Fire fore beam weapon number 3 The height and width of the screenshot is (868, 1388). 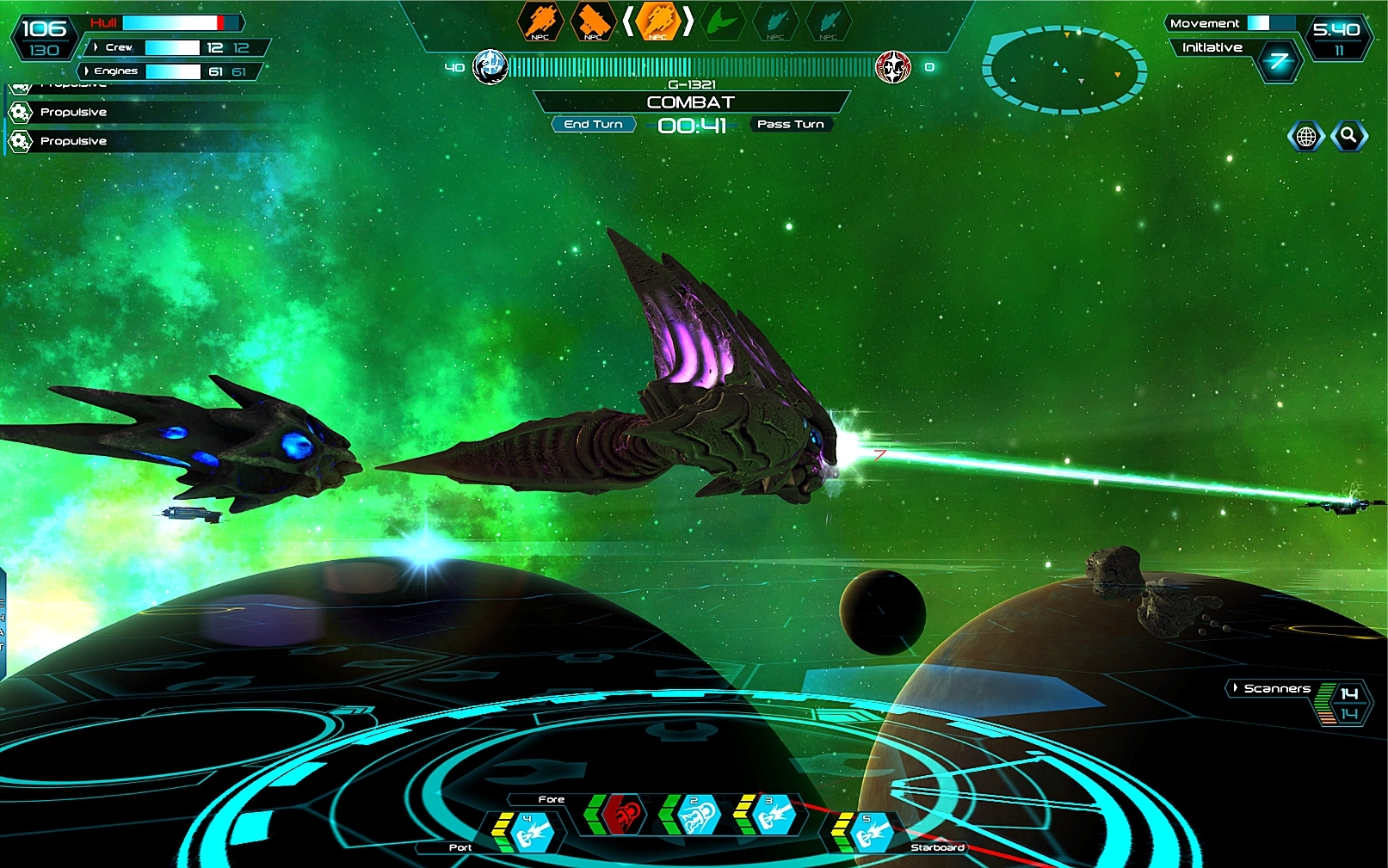click(x=773, y=814)
